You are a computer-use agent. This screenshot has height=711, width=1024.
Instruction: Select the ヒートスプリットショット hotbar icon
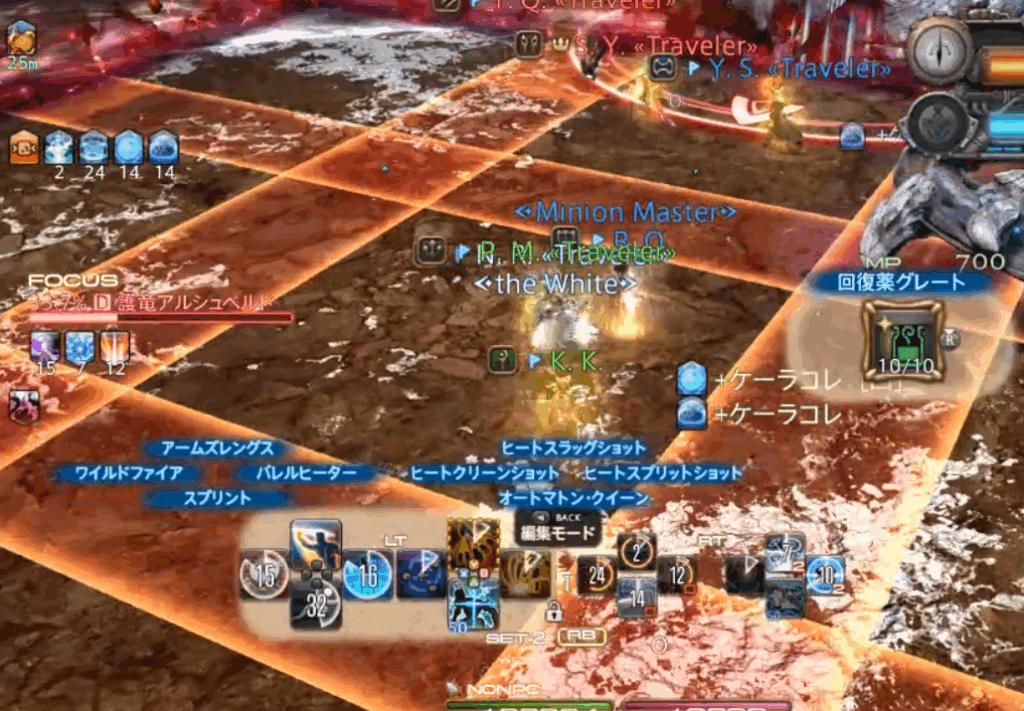pos(526,574)
